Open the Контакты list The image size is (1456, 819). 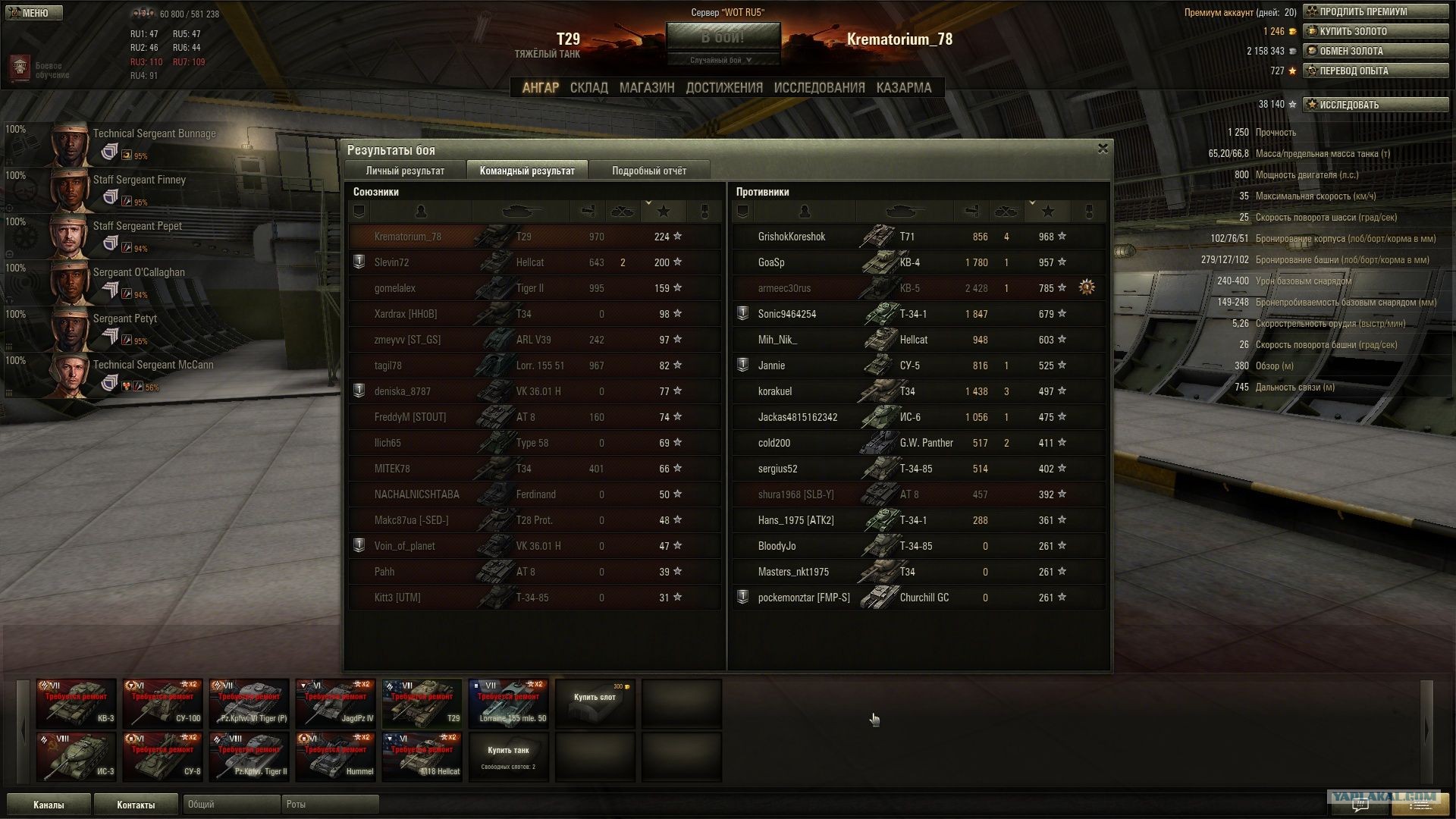[136, 805]
